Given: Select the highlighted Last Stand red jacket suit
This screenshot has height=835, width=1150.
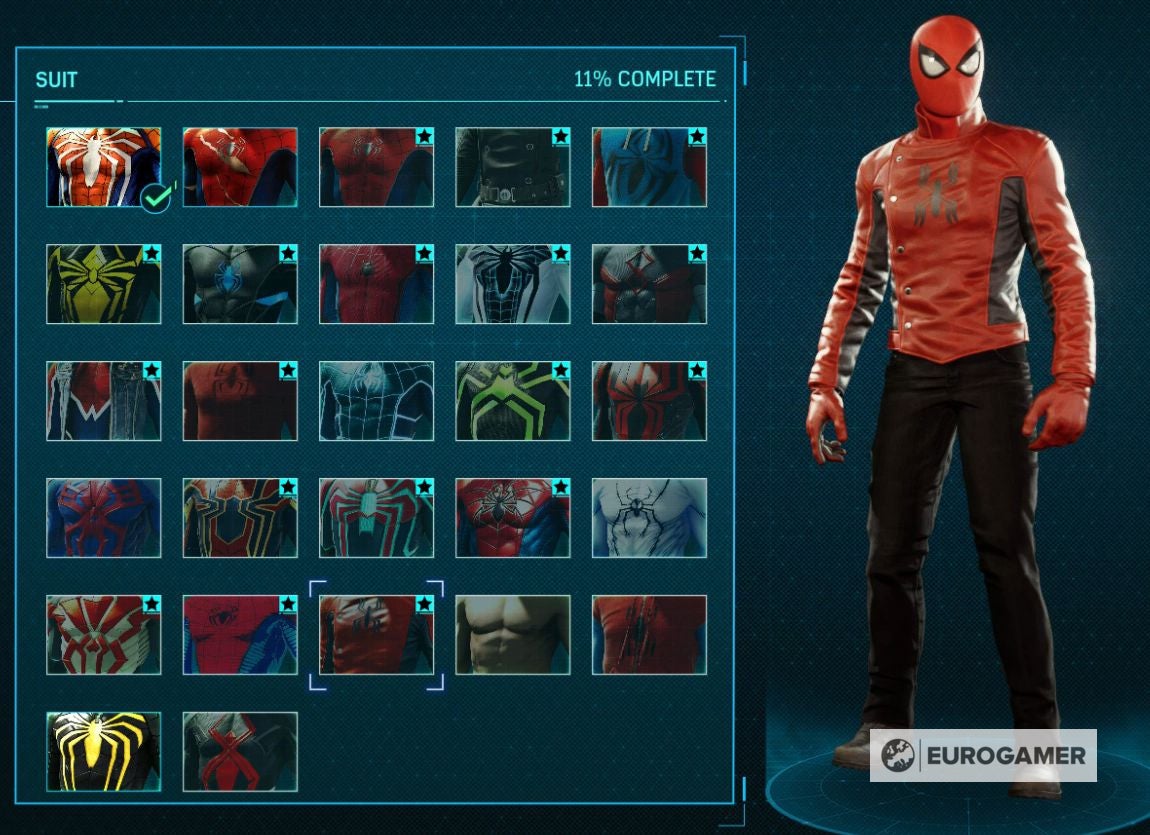Looking at the screenshot, I should tap(376, 635).
